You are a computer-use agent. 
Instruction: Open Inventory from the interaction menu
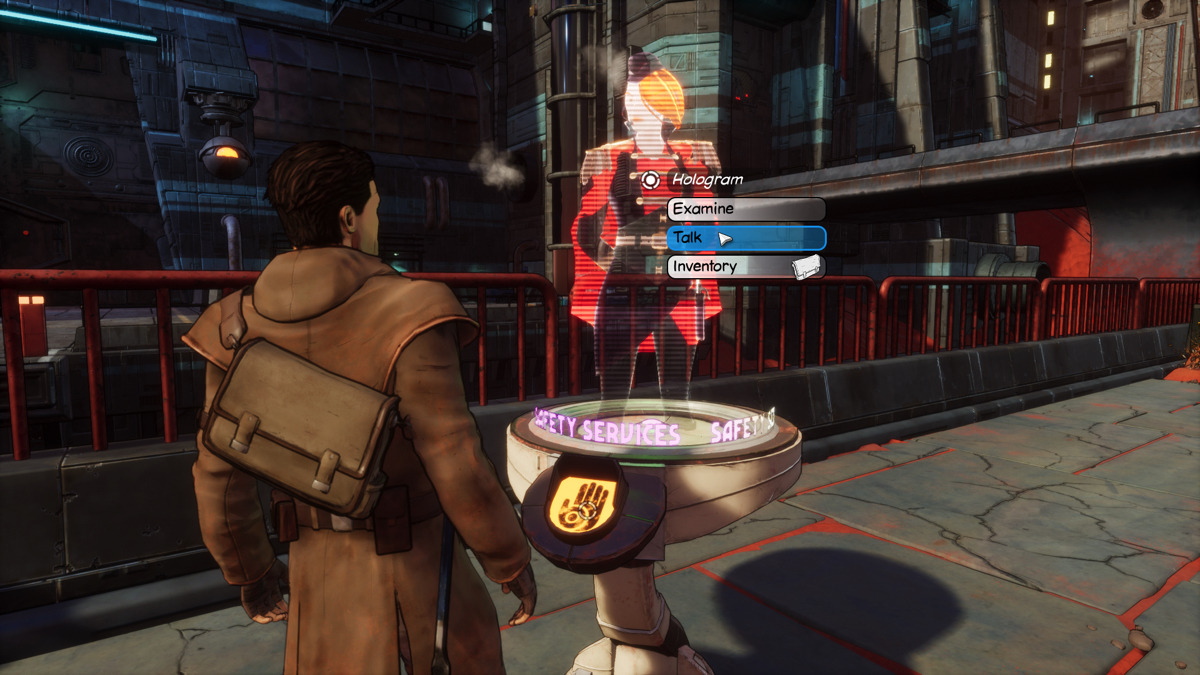coord(746,267)
